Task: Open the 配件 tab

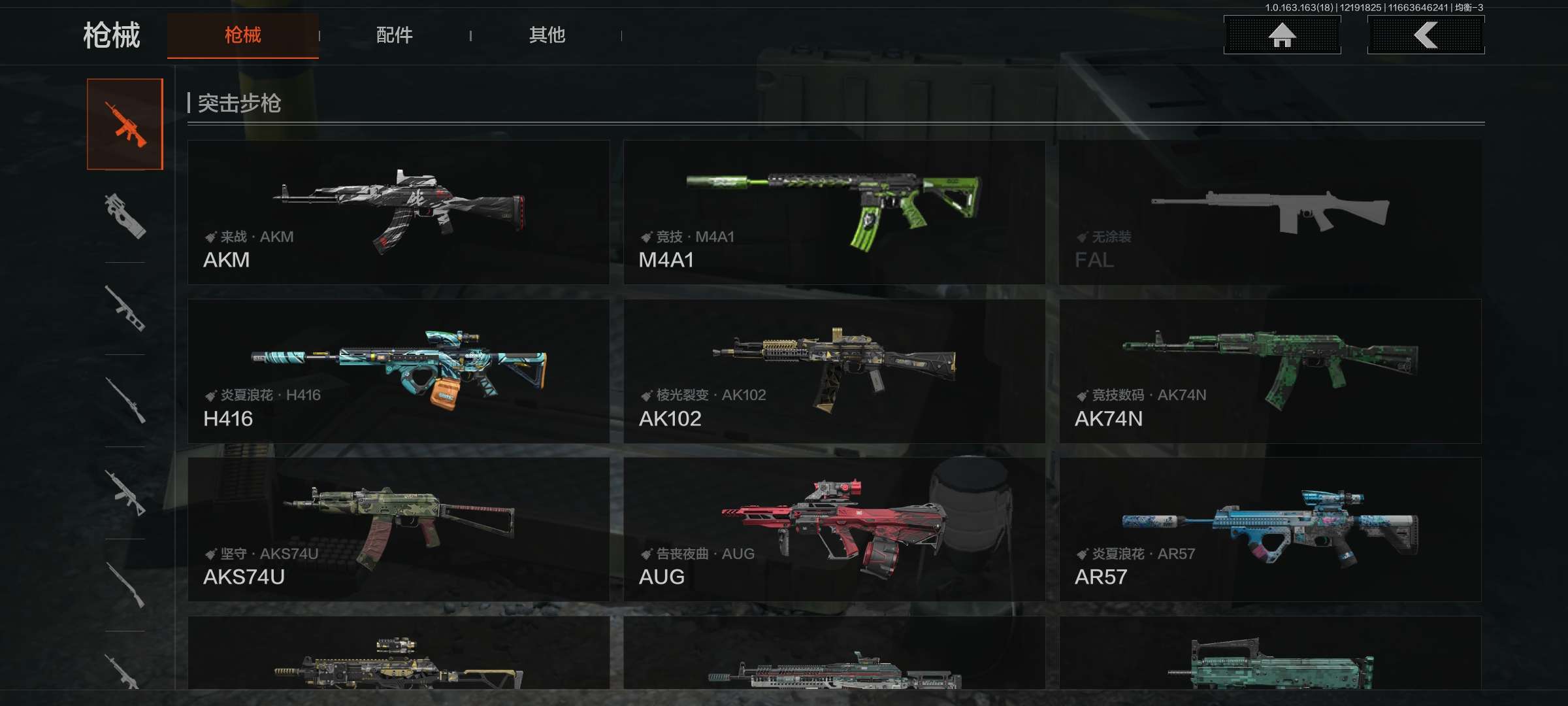Action: 394,35
